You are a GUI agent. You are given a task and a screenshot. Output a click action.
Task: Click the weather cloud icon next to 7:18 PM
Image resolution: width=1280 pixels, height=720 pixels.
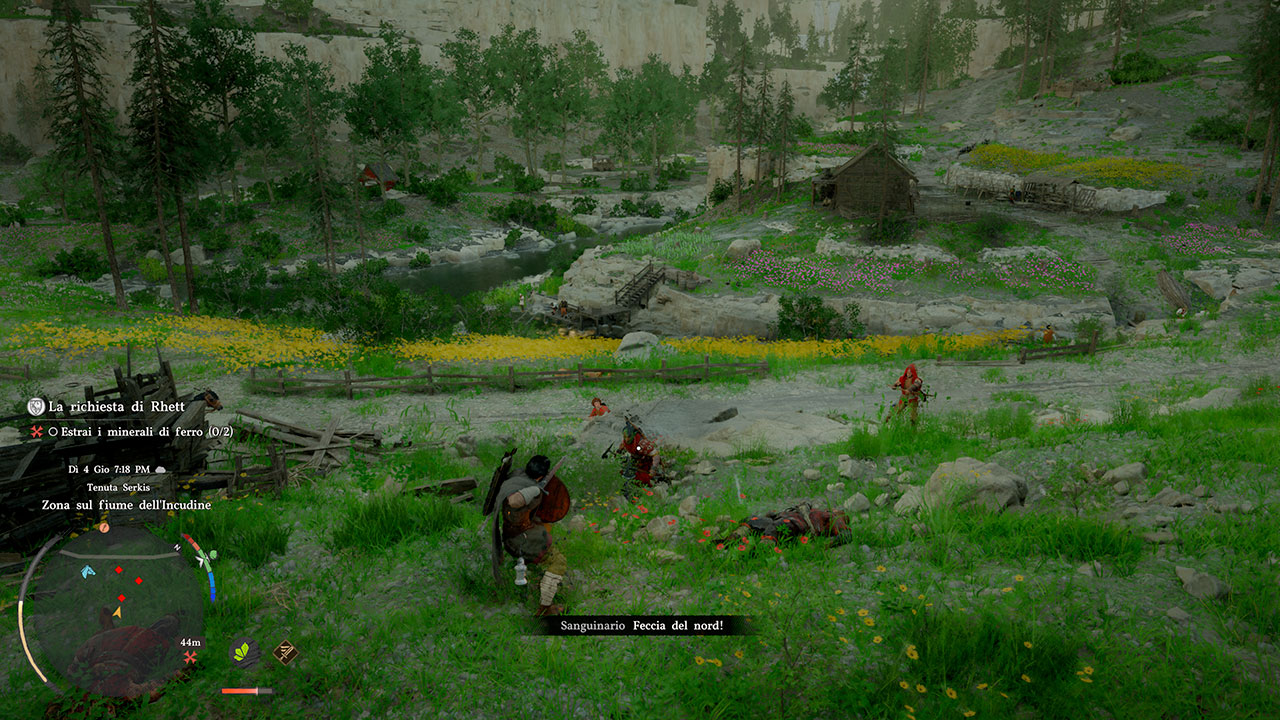(160, 469)
